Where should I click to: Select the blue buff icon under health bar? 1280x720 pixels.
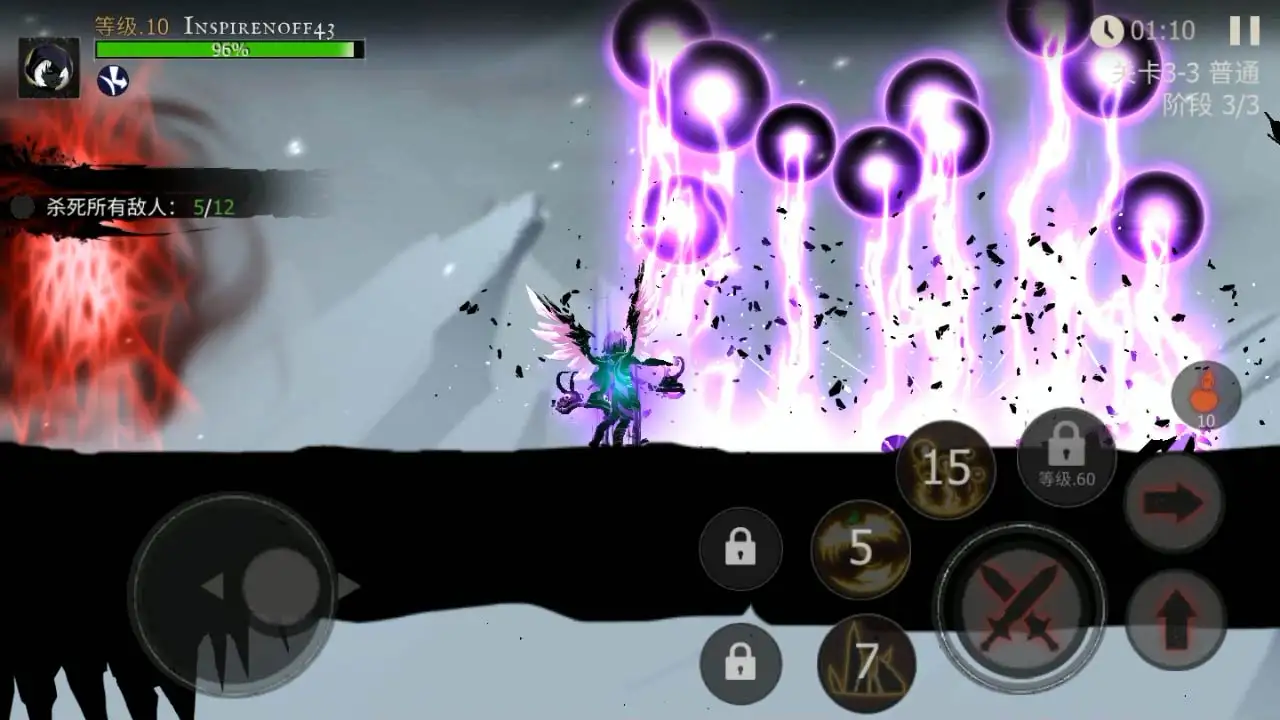point(113,80)
